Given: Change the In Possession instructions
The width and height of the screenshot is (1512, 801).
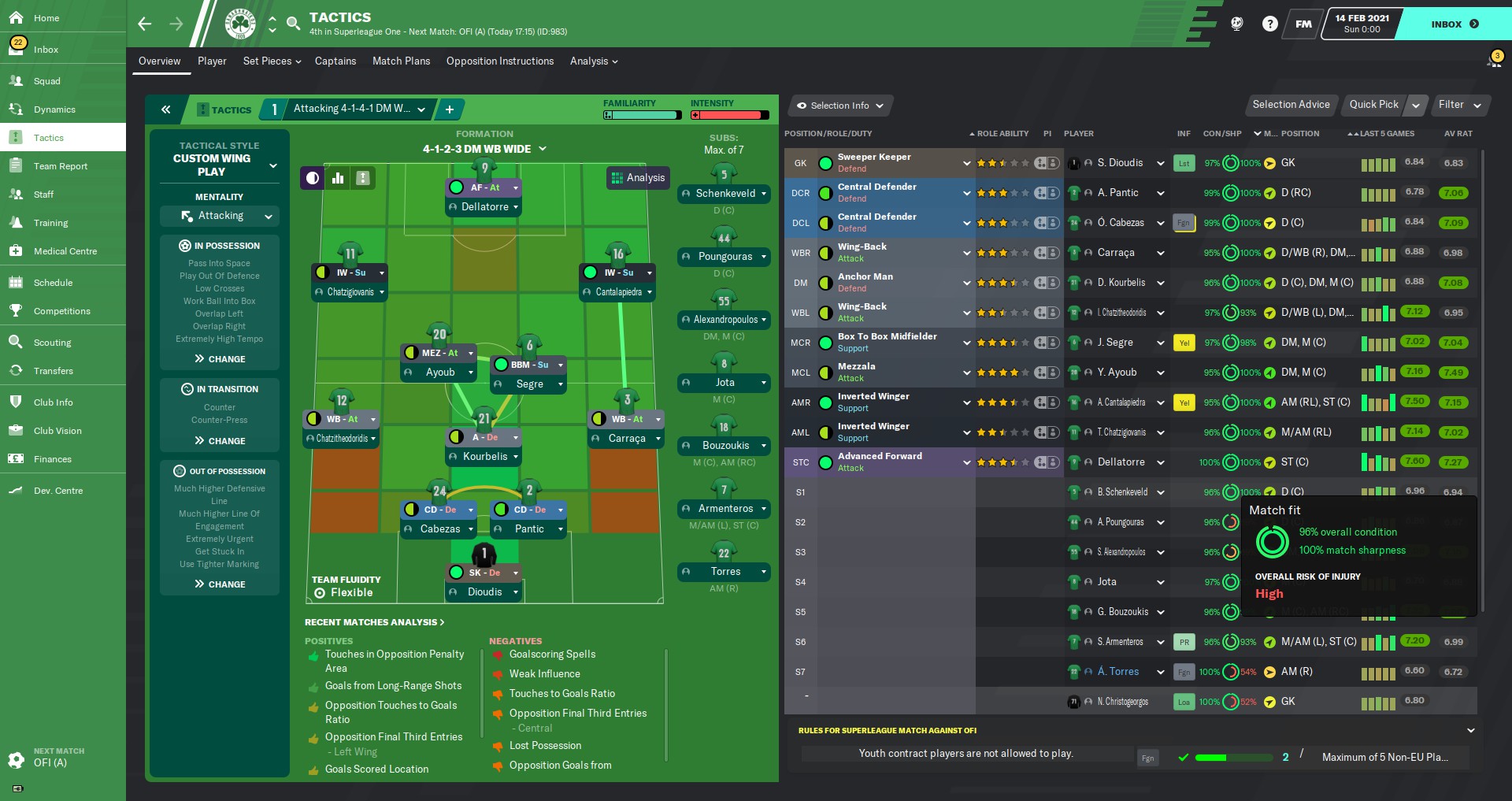Looking at the screenshot, I should coord(220,359).
